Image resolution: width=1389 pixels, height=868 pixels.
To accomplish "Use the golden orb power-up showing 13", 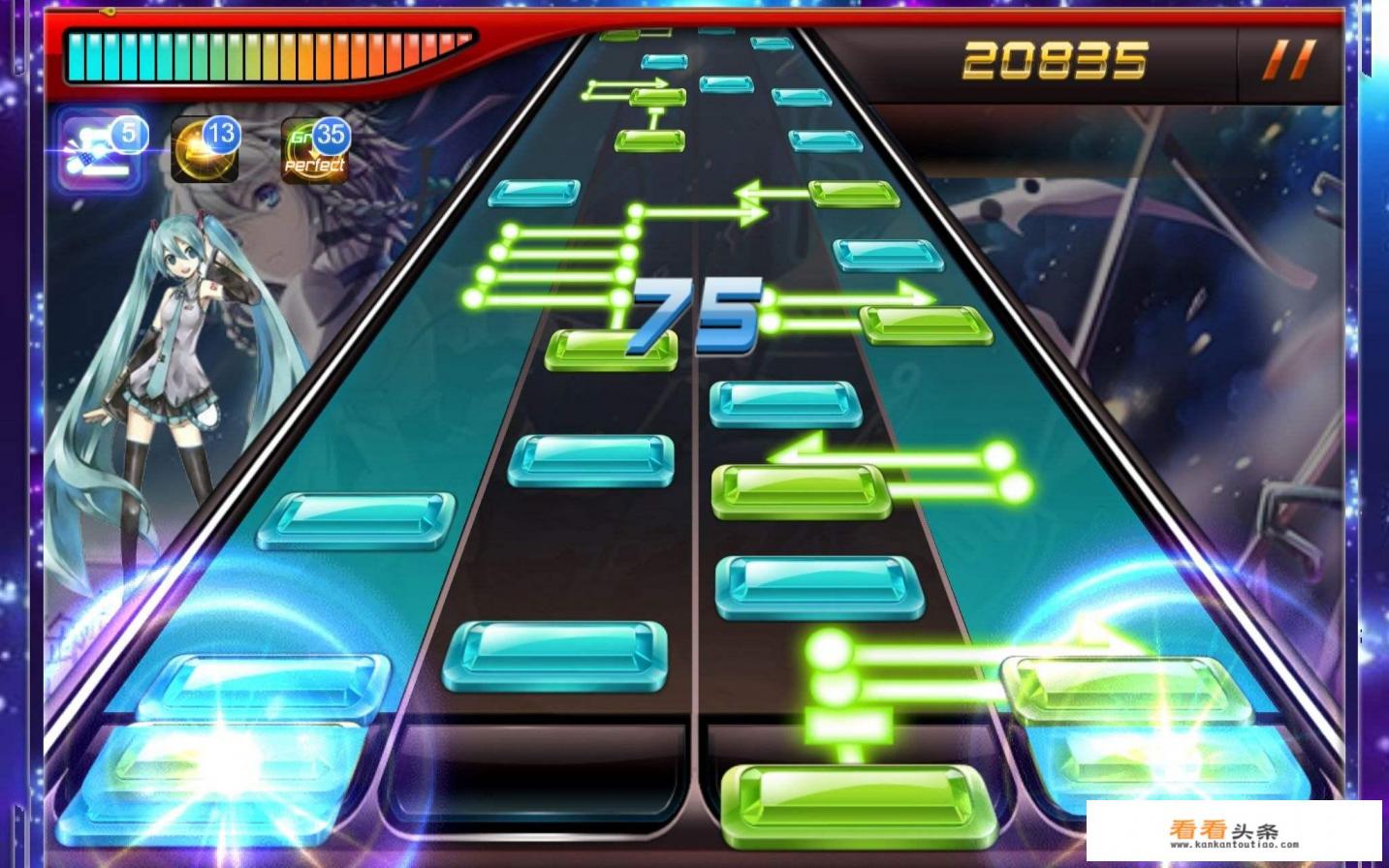I will [x=205, y=151].
